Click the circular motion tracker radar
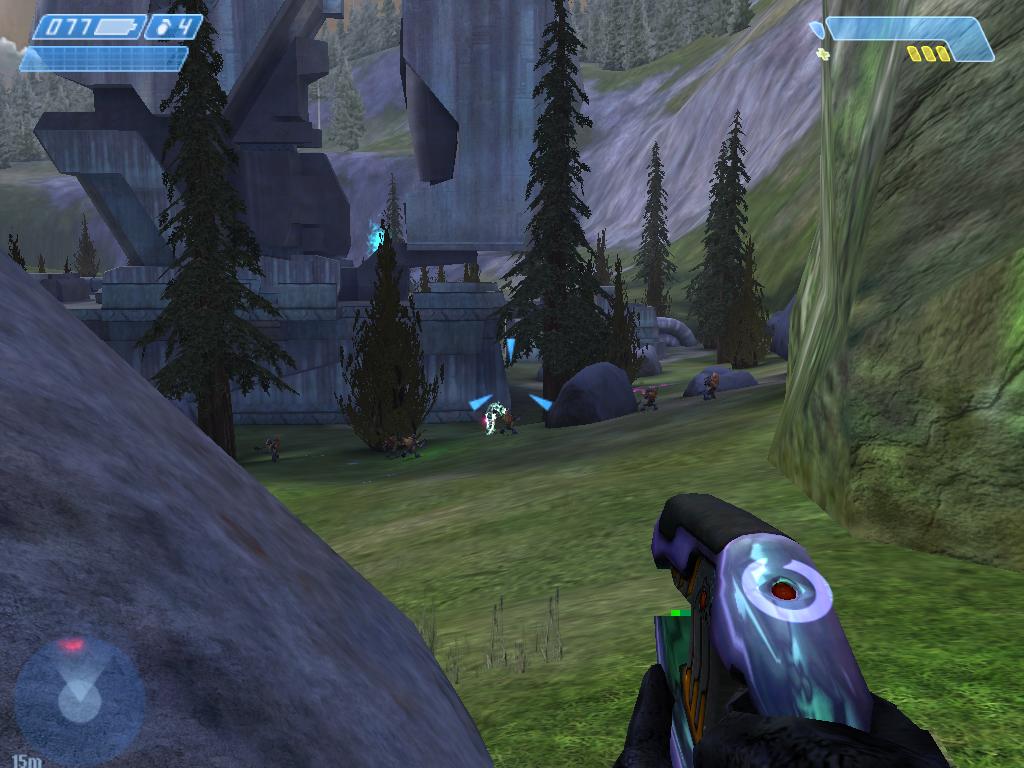The height and width of the screenshot is (768, 1024). [79, 697]
